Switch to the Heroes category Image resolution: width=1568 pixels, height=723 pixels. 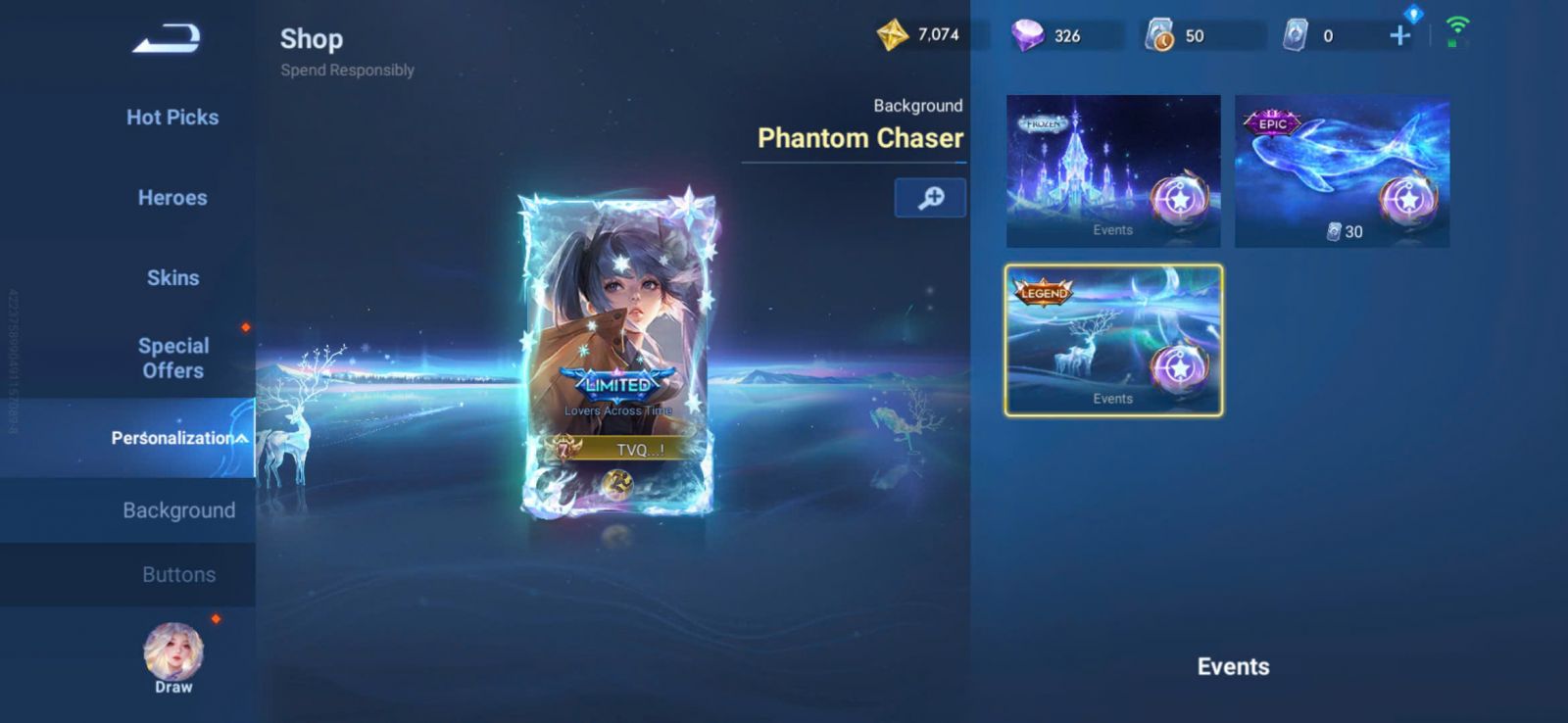(x=172, y=198)
